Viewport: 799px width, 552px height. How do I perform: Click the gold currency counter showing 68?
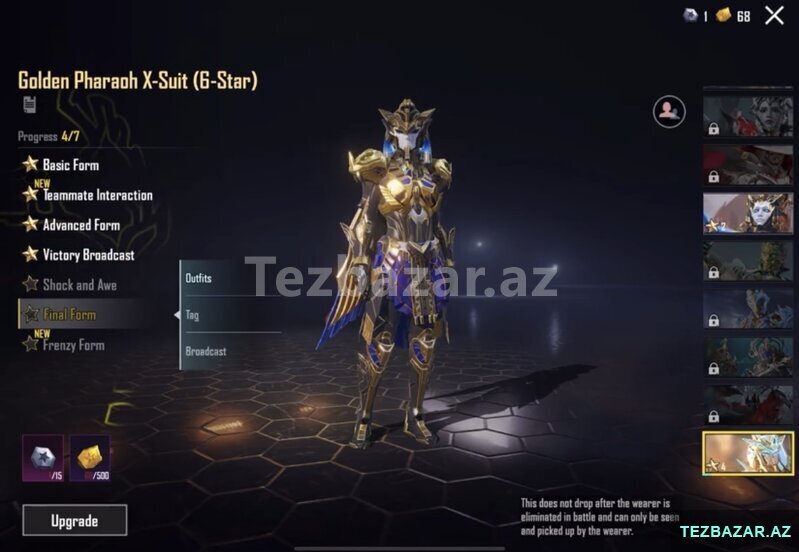(x=733, y=16)
